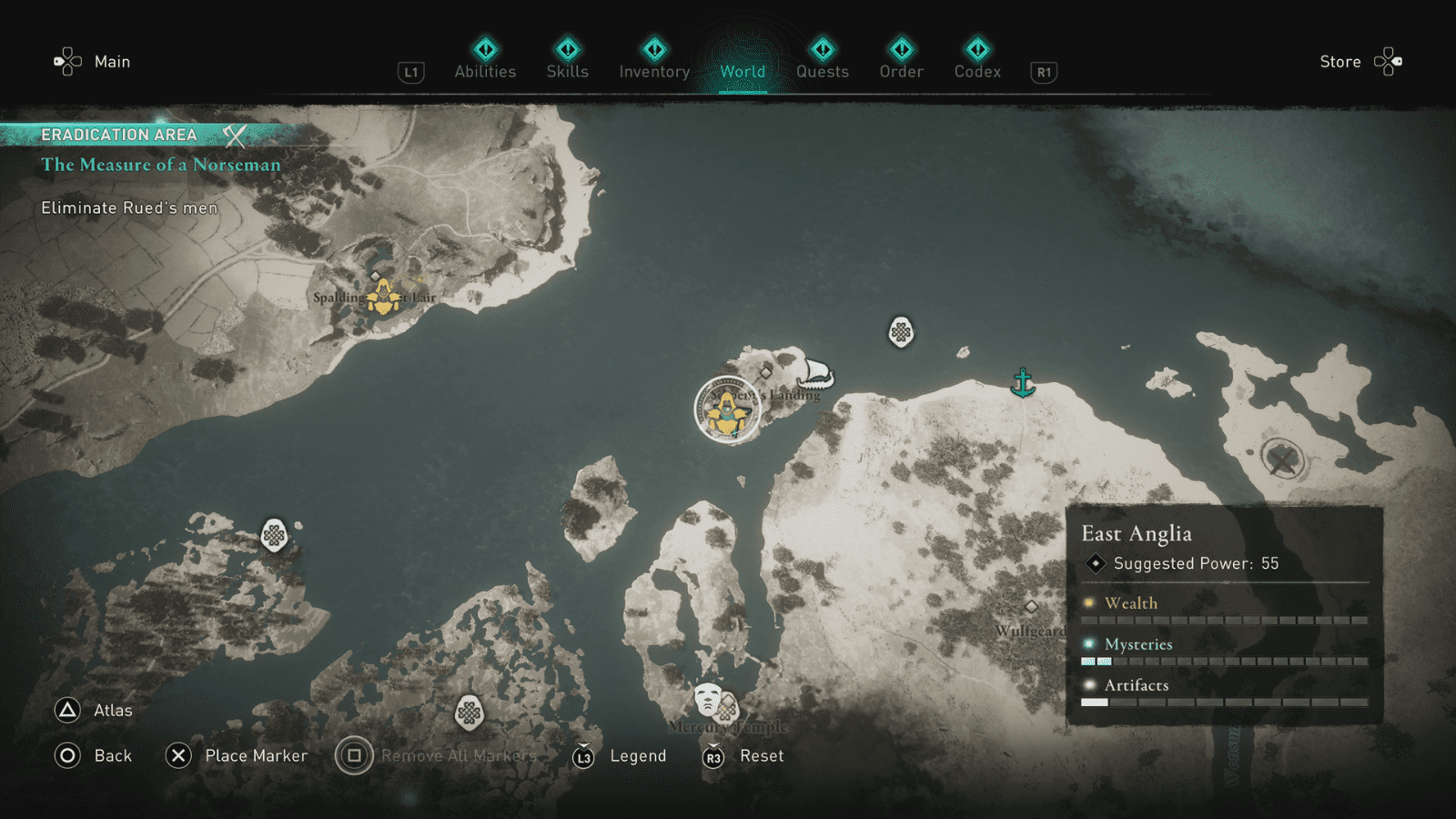Open the mystery marker northeast of Rued's Landing
The height and width of the screenshot is (819, 1456).
(x=899, y=332)
